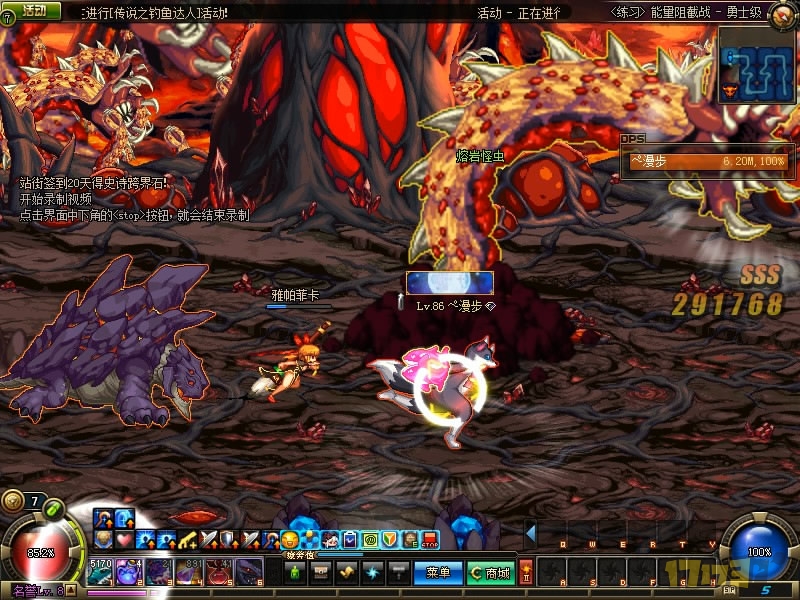Use the red potion in quick slot 5

[x=220, y=572]
